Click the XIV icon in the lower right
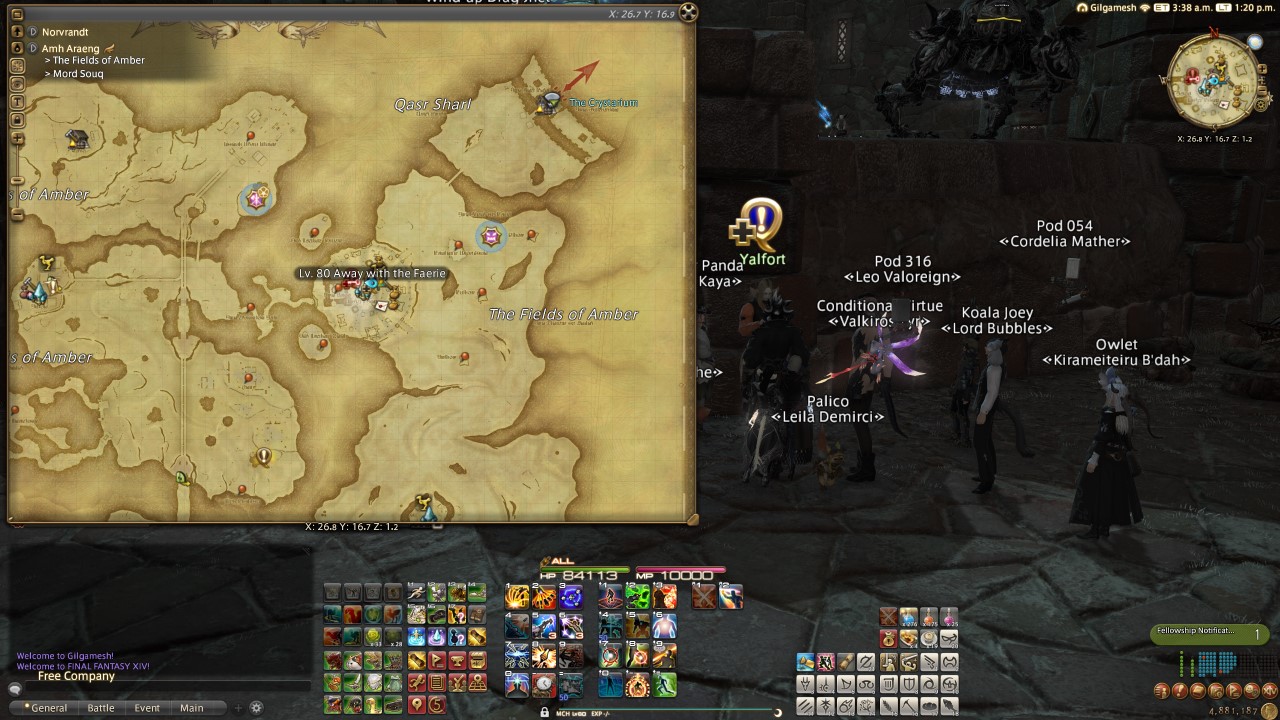 [x=1271, y=691]
